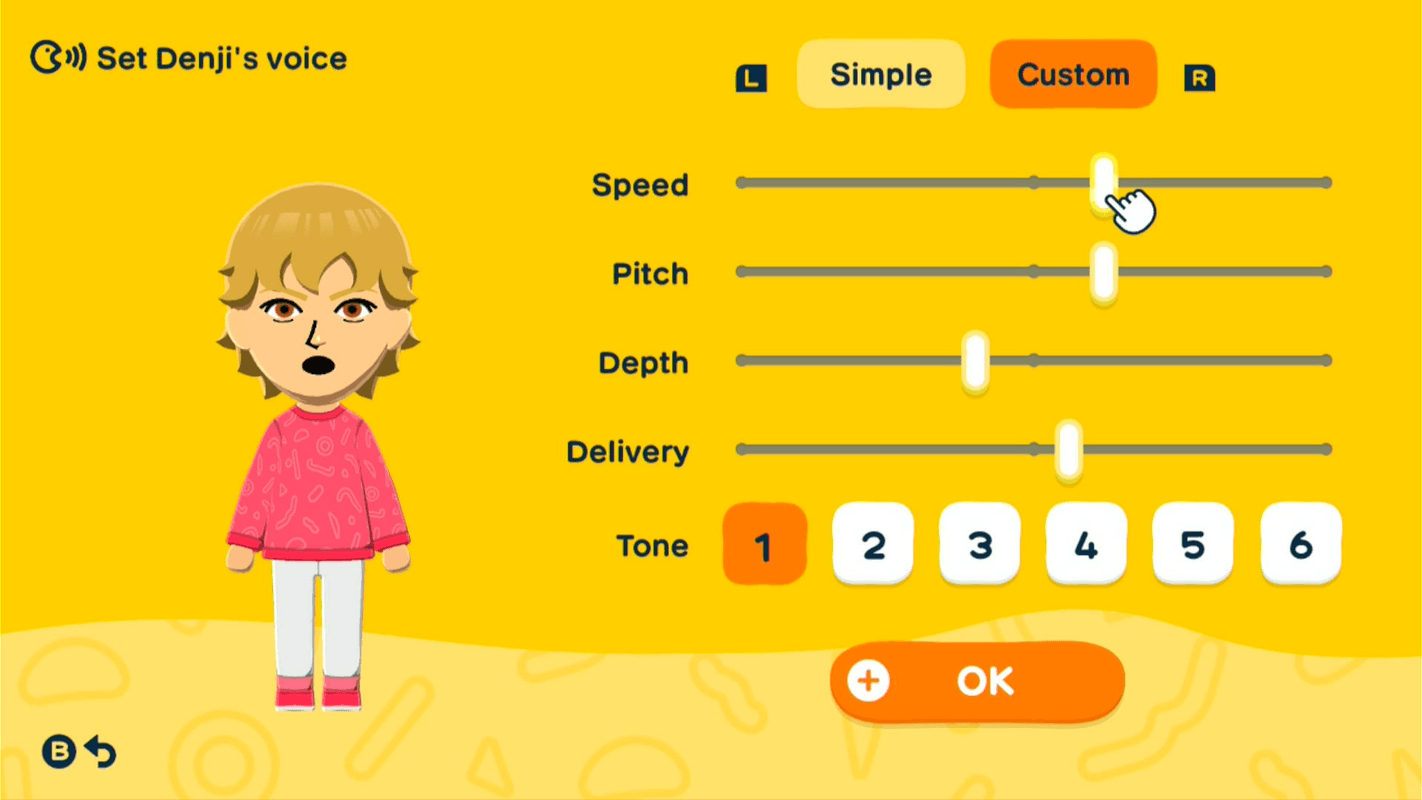Image resolution: width=1422 pixels, height=800 pixels.
Task: Click the voice speaker icon in the title
Action: (x=57, y=57)
